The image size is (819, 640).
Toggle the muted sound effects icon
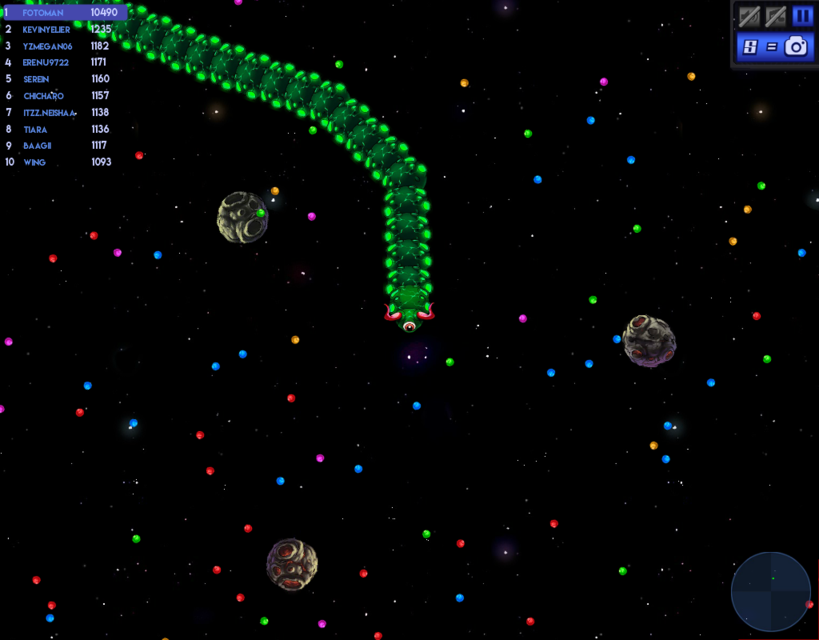pos(749,16)
